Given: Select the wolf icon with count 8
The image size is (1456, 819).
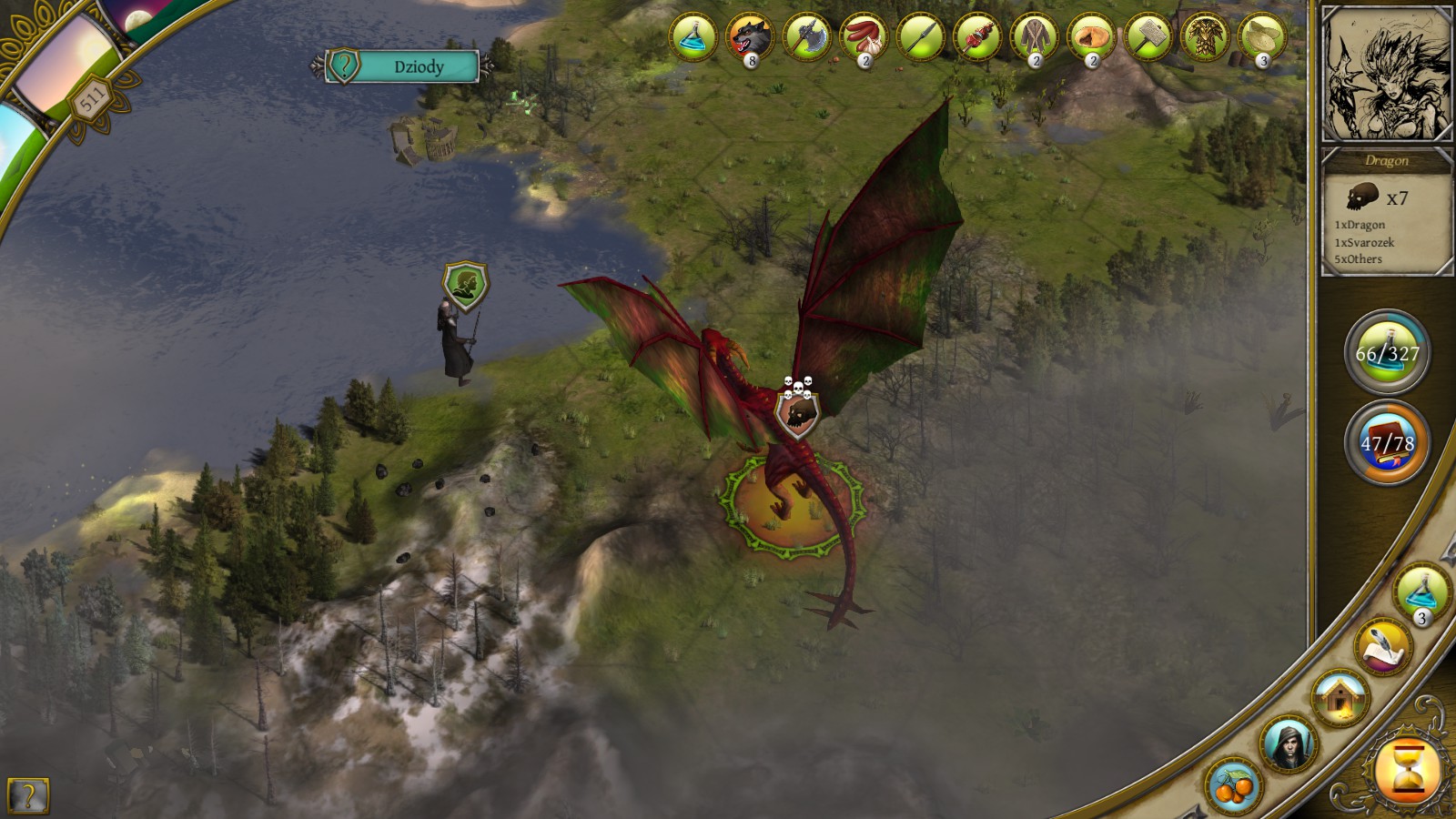Looking at the screenshot, I should (x=750, y=38).
